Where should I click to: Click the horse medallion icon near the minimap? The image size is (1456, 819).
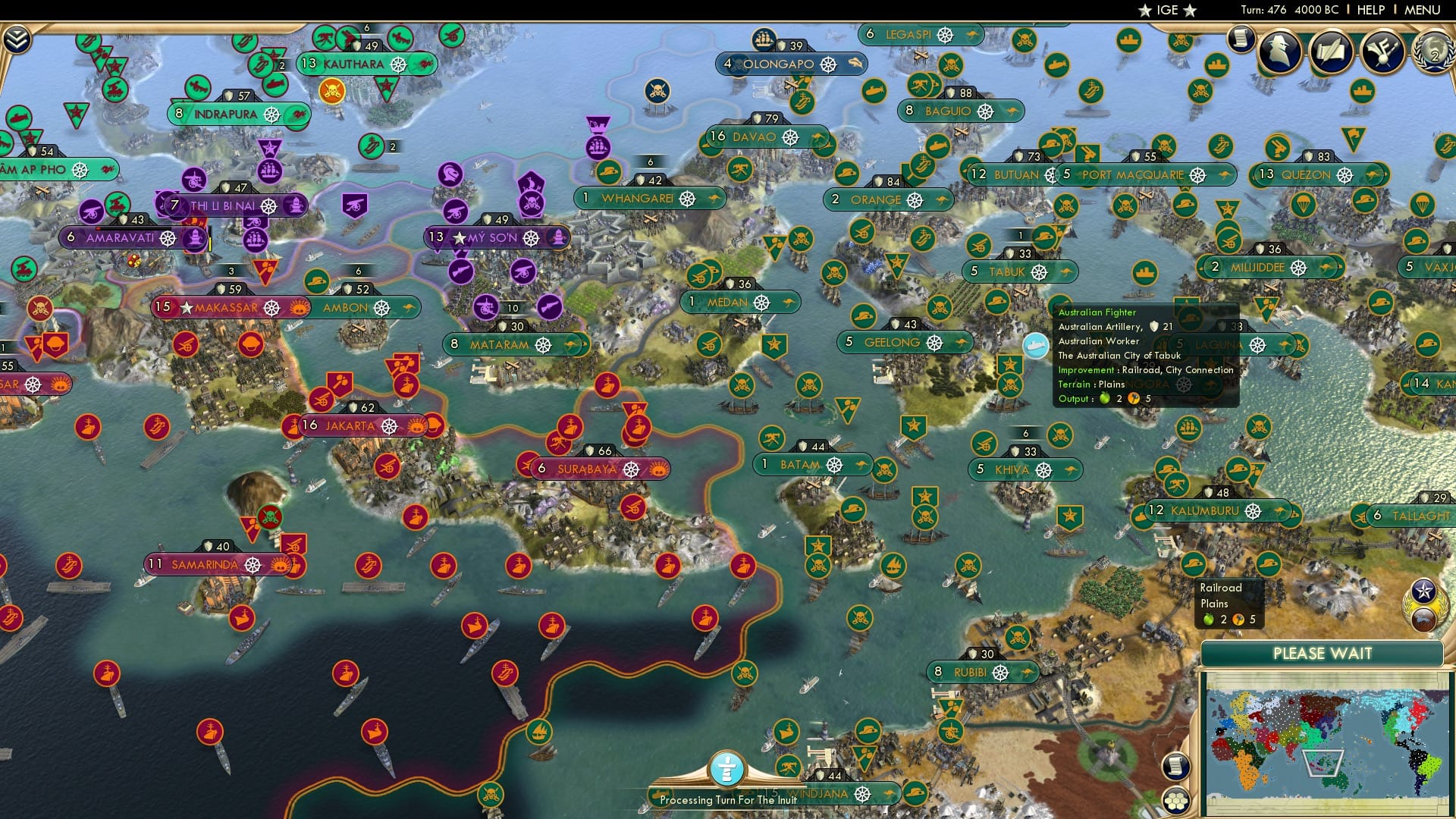(x=1424, y=619)
